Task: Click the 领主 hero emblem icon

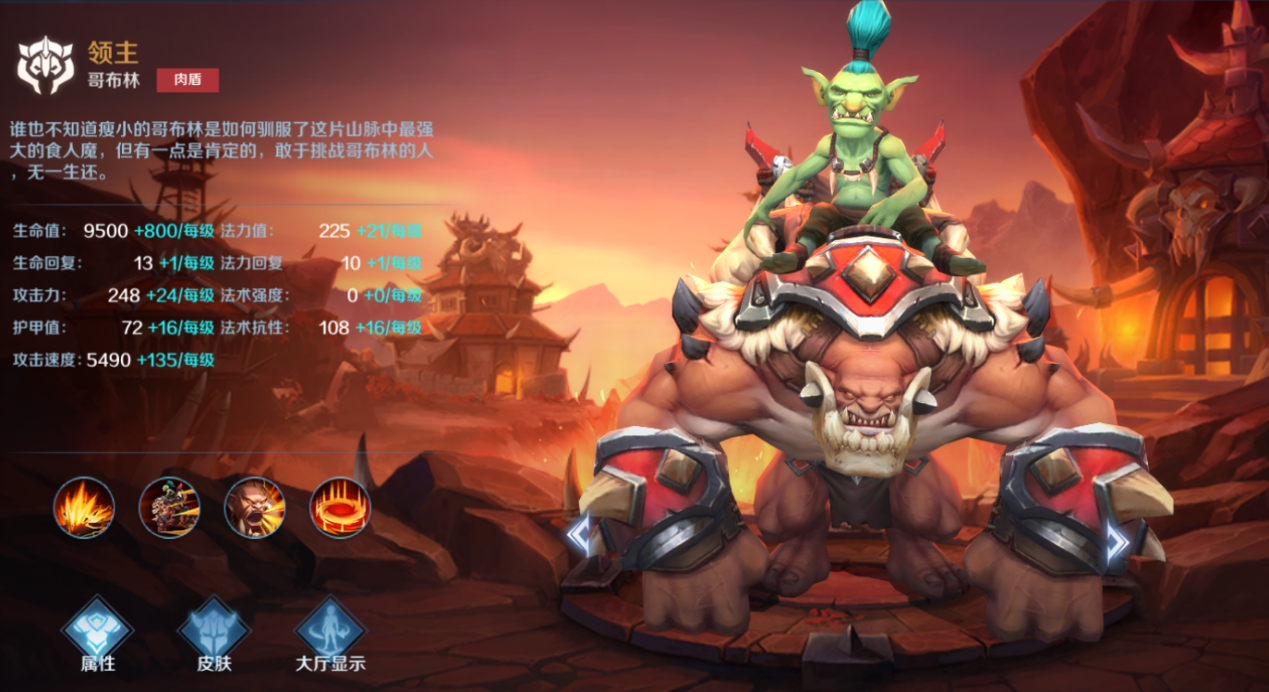Action: [x=46, y=66]
